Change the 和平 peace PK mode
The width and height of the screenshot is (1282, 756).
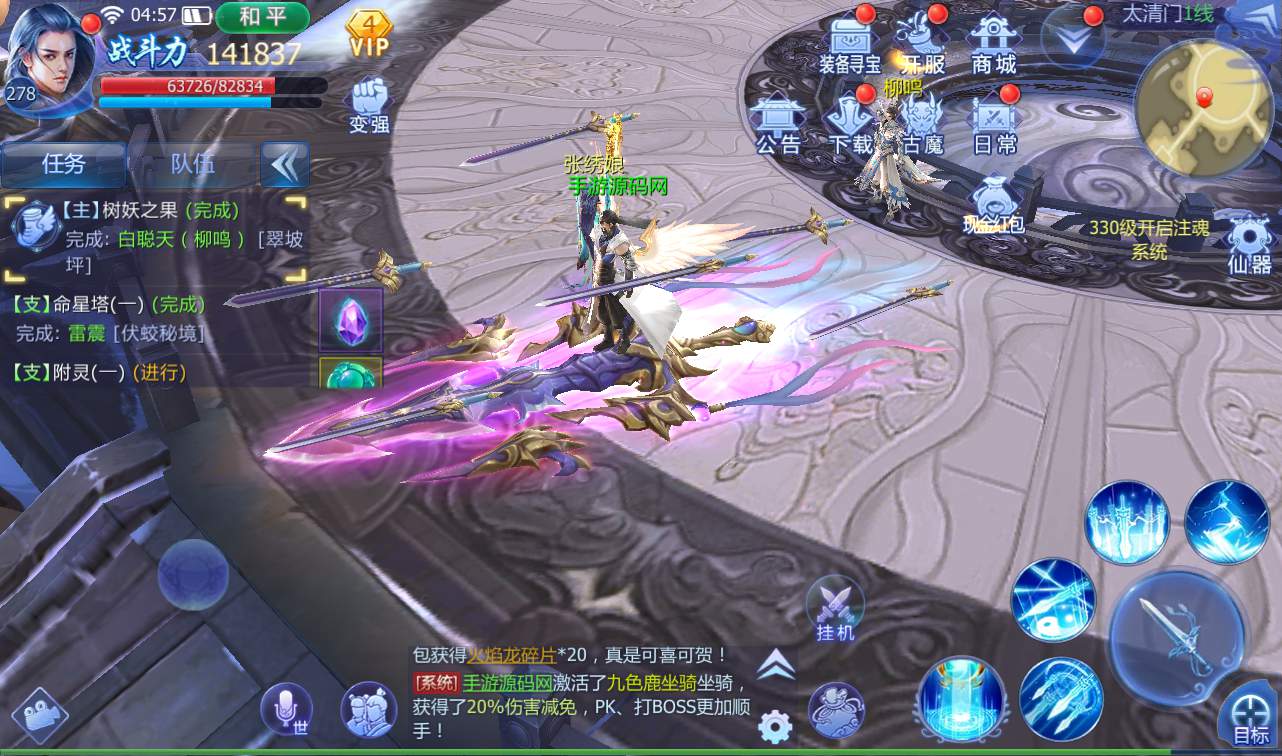tap(261, 17)
